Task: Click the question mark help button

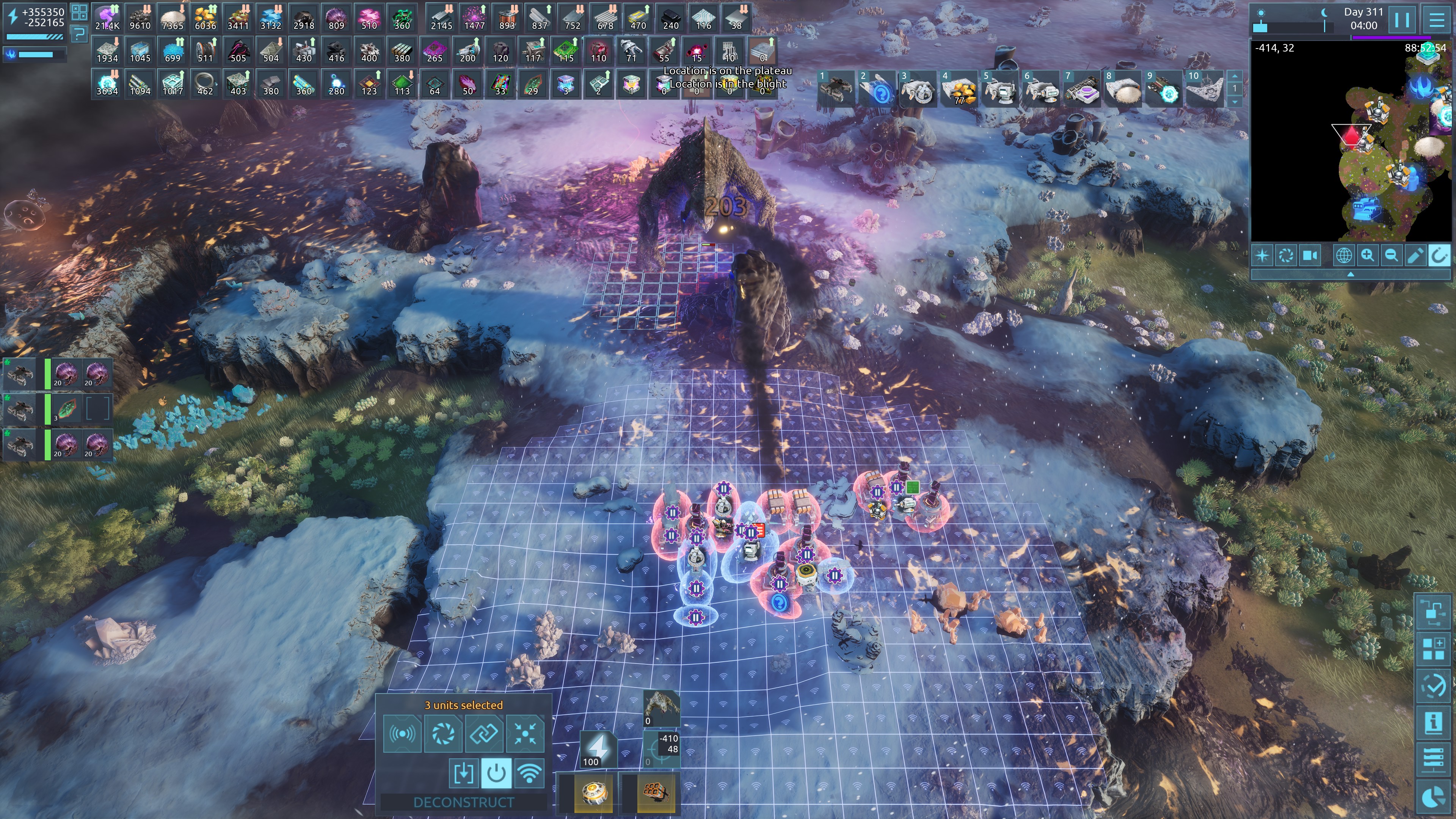Action: 79,35
